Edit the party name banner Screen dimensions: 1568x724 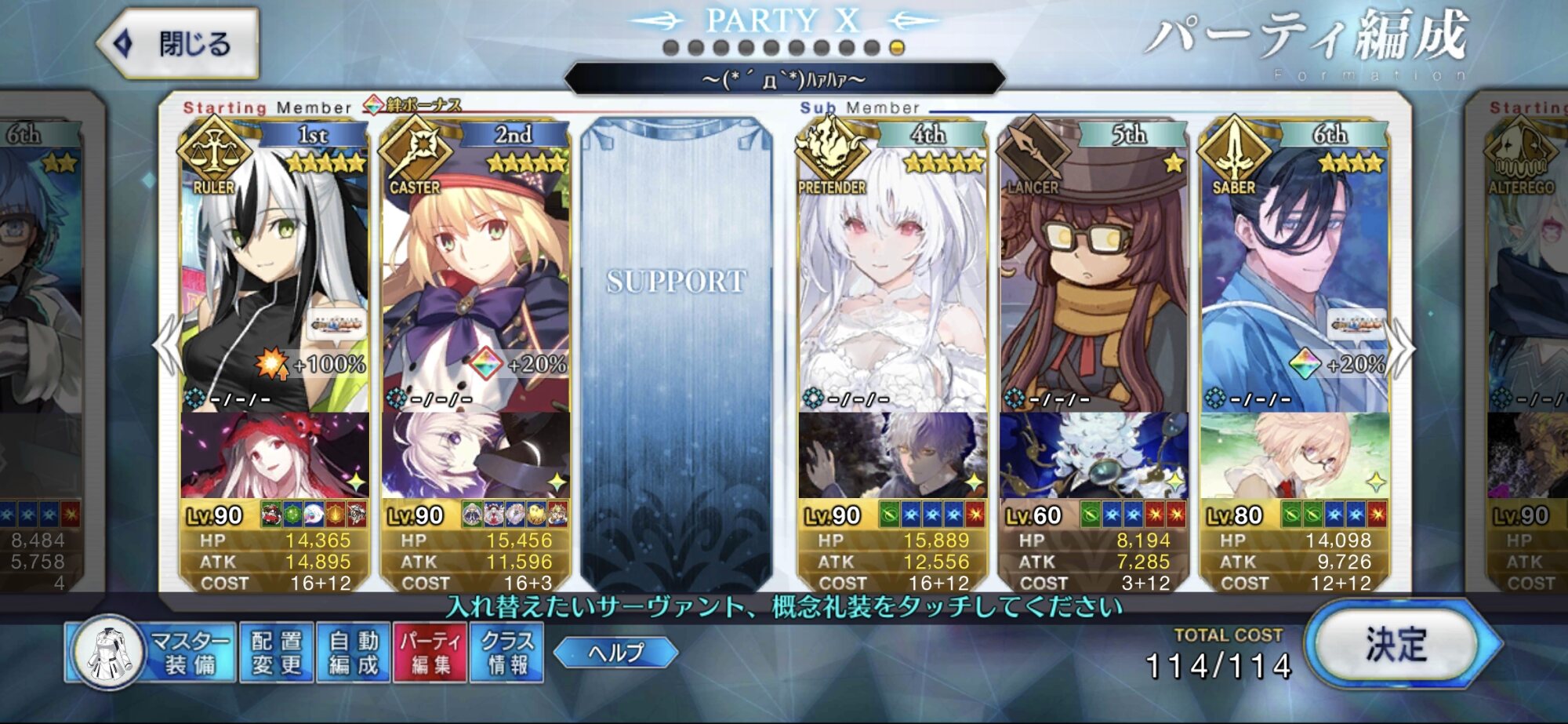pos(784,79)
